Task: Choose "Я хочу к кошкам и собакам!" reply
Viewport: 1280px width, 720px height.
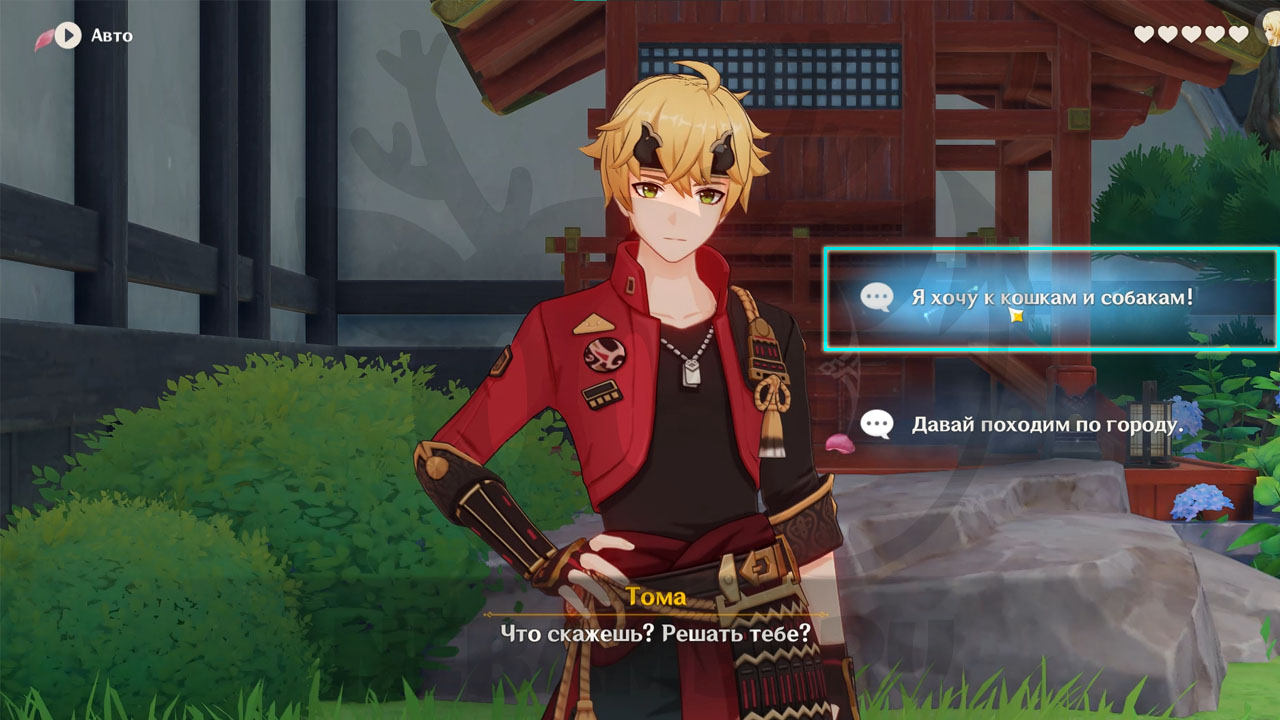Action: [x=1050, y=298]
